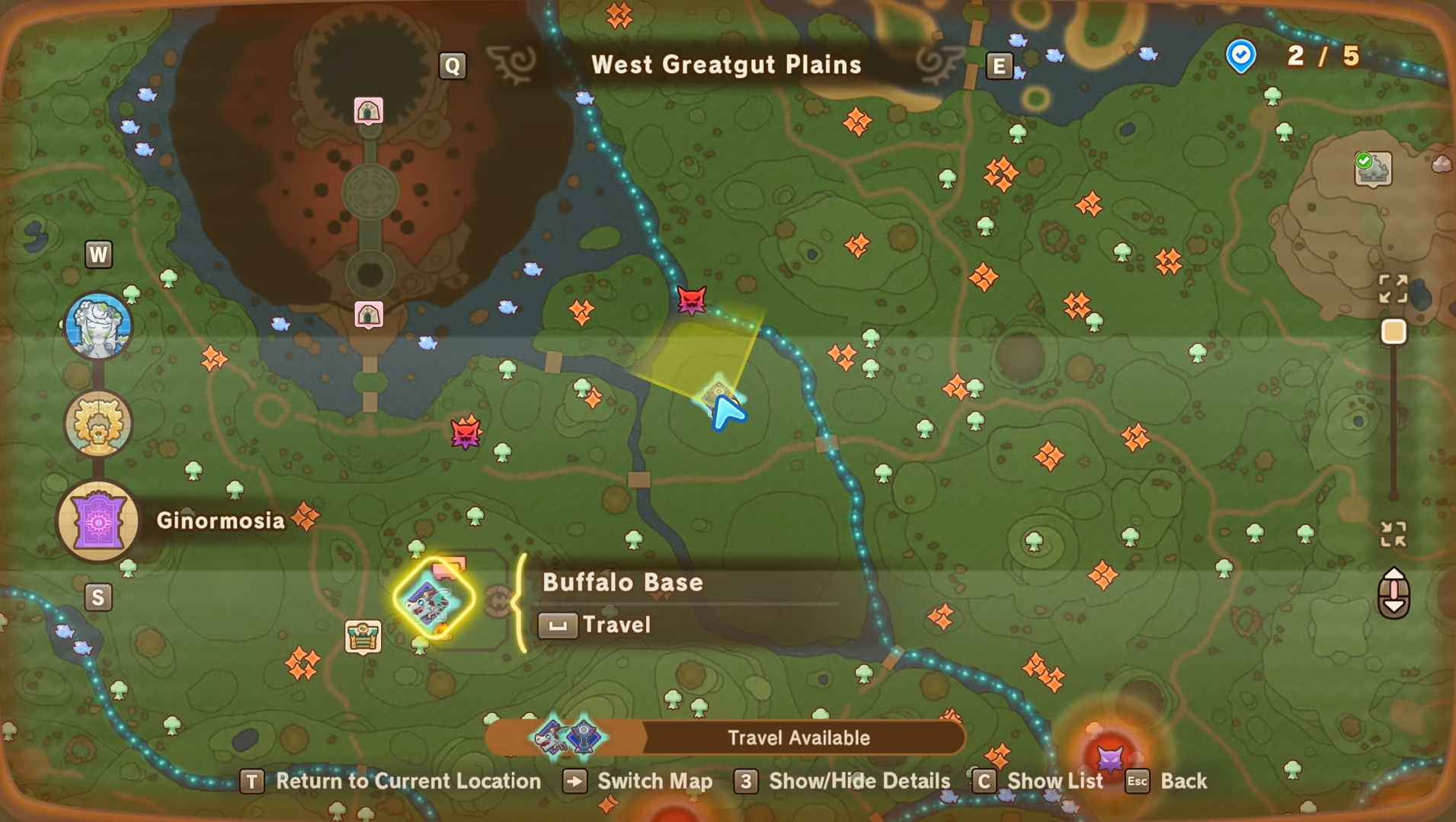Click the treasure chest marker near Buffalo Base
This screenshot has height=822, width=1456.
(x=363, y=637)
